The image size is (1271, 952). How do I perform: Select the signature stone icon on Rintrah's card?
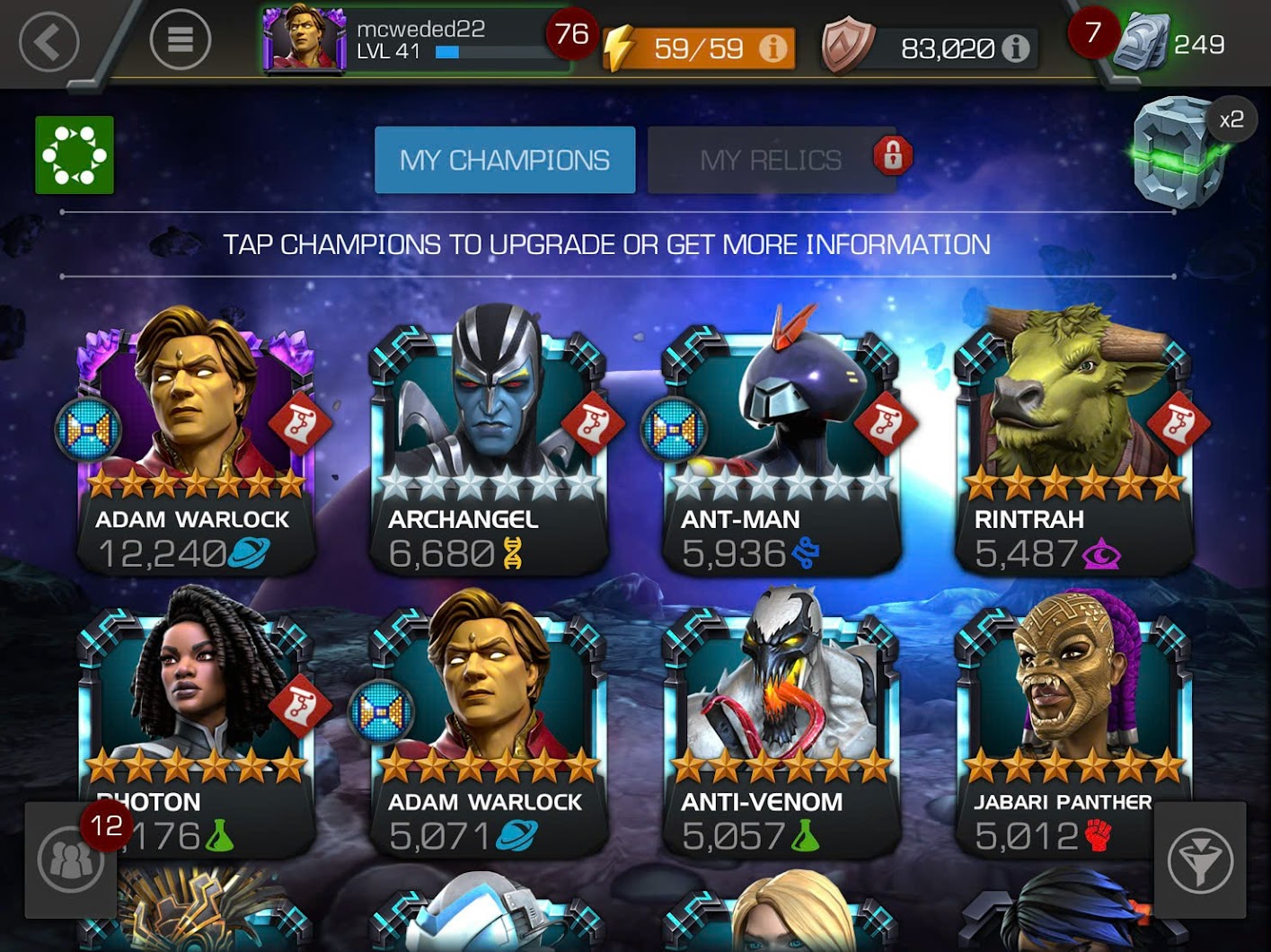(x=1178, y=423)
